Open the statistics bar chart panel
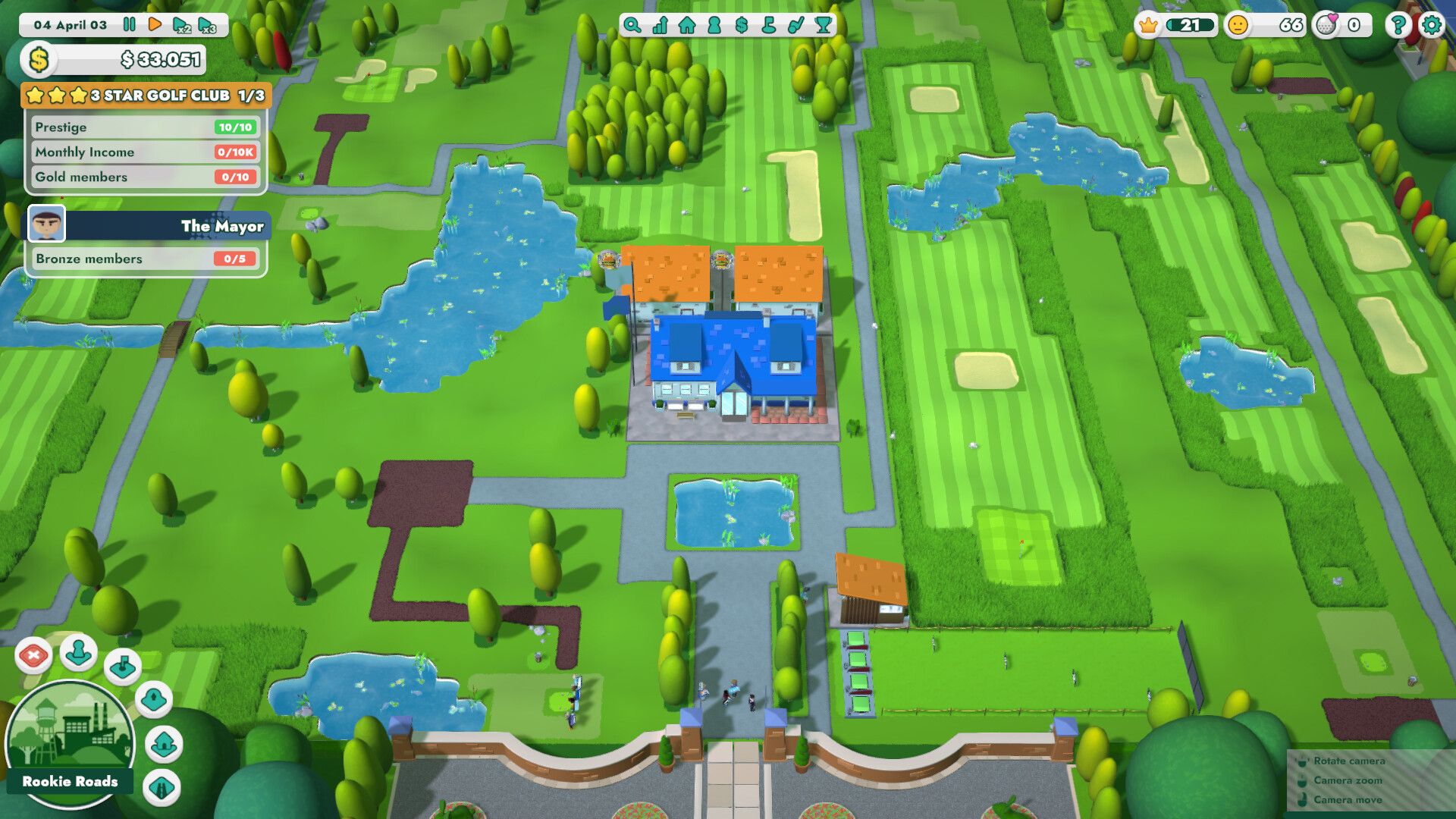The height and width of the screenshot is (819, 1456). 660,25
